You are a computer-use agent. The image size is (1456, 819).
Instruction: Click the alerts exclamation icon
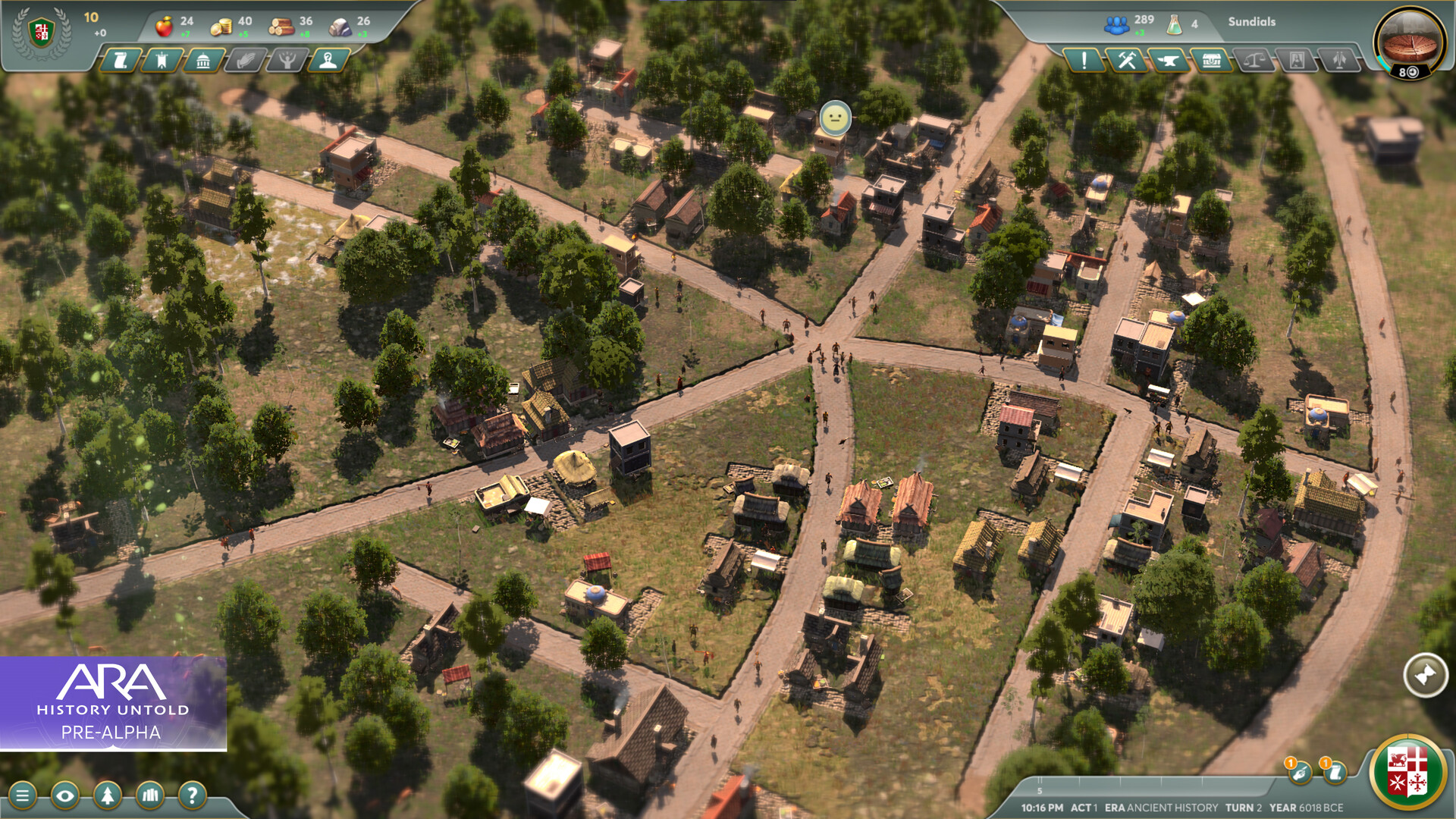click(1084, 61)
